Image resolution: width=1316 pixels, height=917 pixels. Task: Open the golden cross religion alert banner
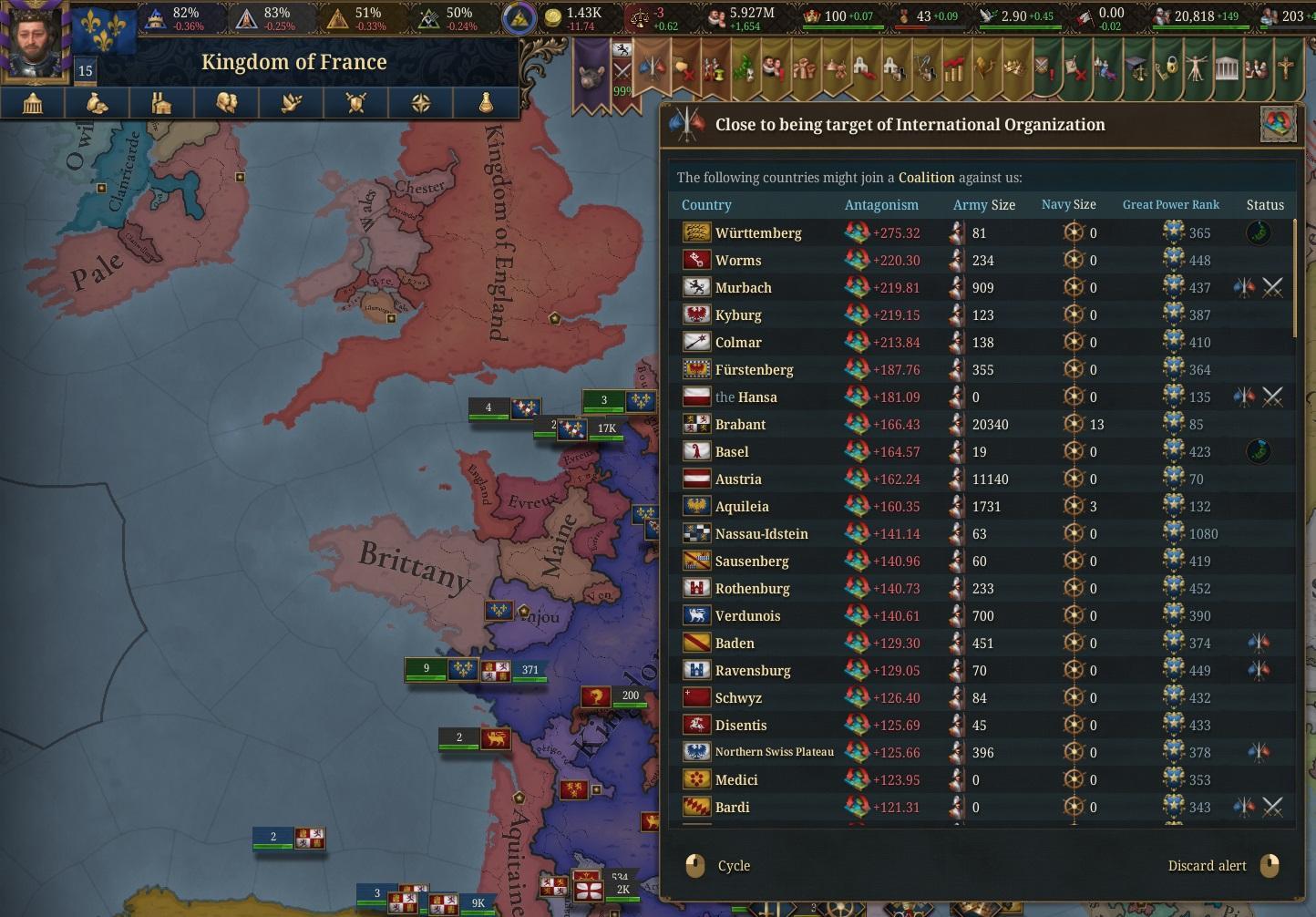[x=1285, y=68]
